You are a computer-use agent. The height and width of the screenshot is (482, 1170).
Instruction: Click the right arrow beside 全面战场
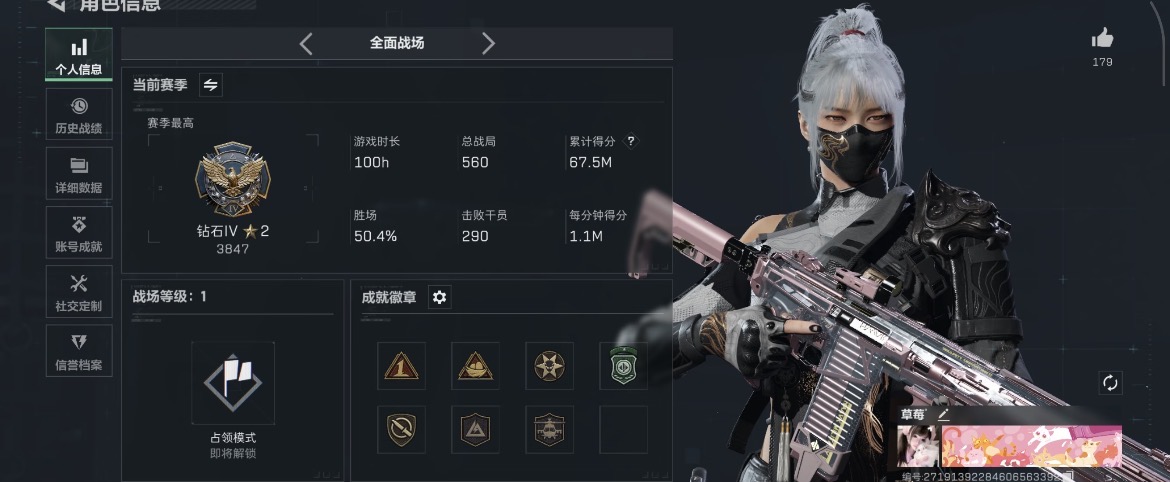coord(488,43)
